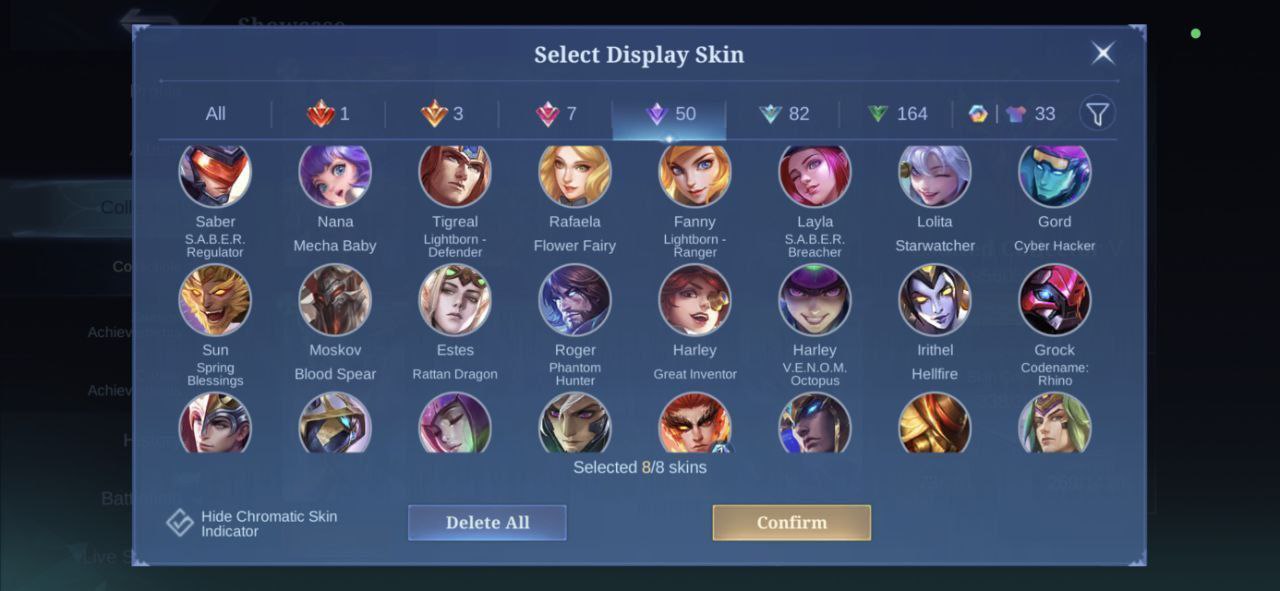Viewport: 1280px width, 591px height.
Task: Select Nana's Mecha Baby skin
Action: point(335,175)
